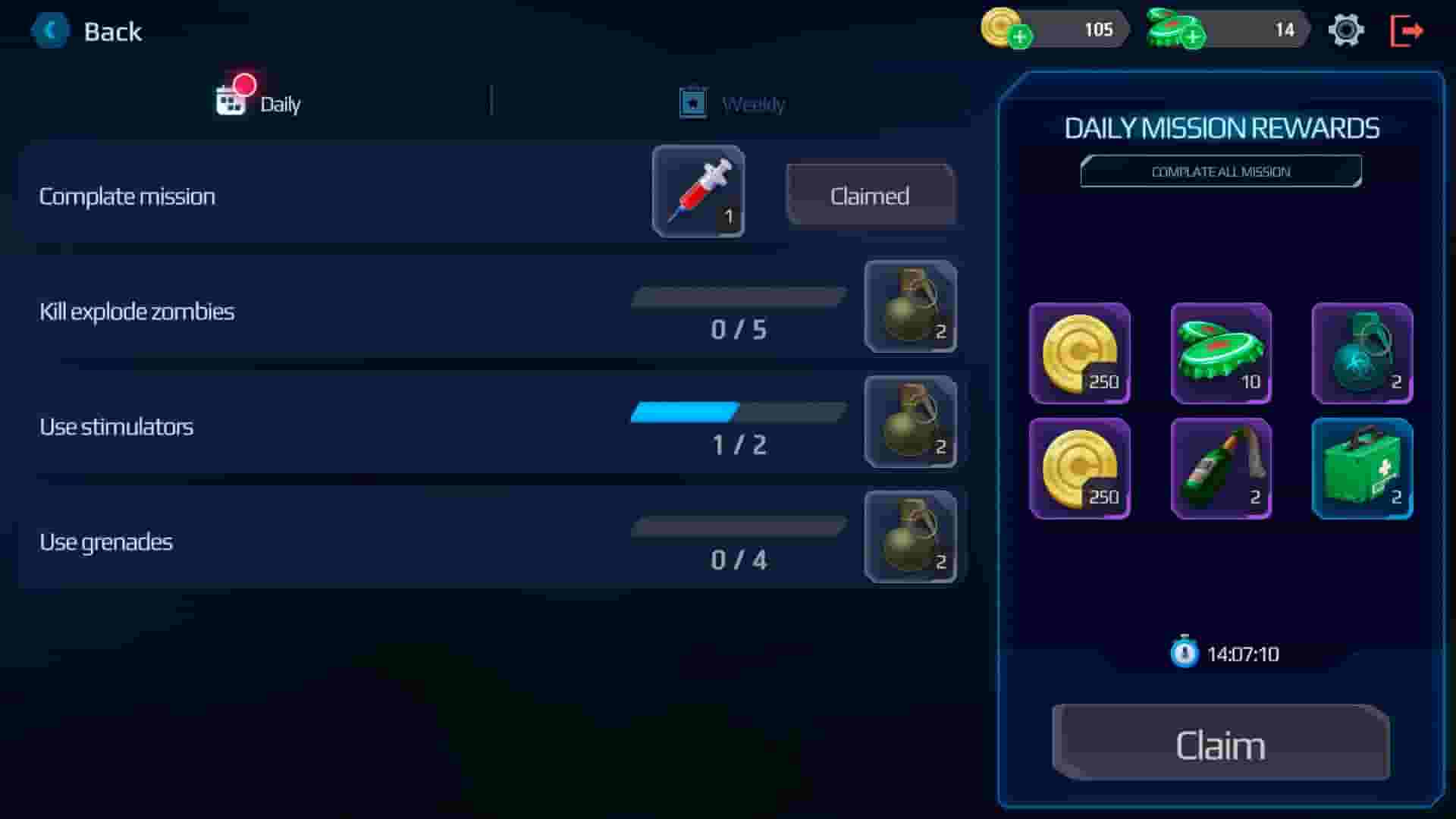Click the Back navigation arrow
This screenshot has width=1456, height=819.
[x=50, y=31]
